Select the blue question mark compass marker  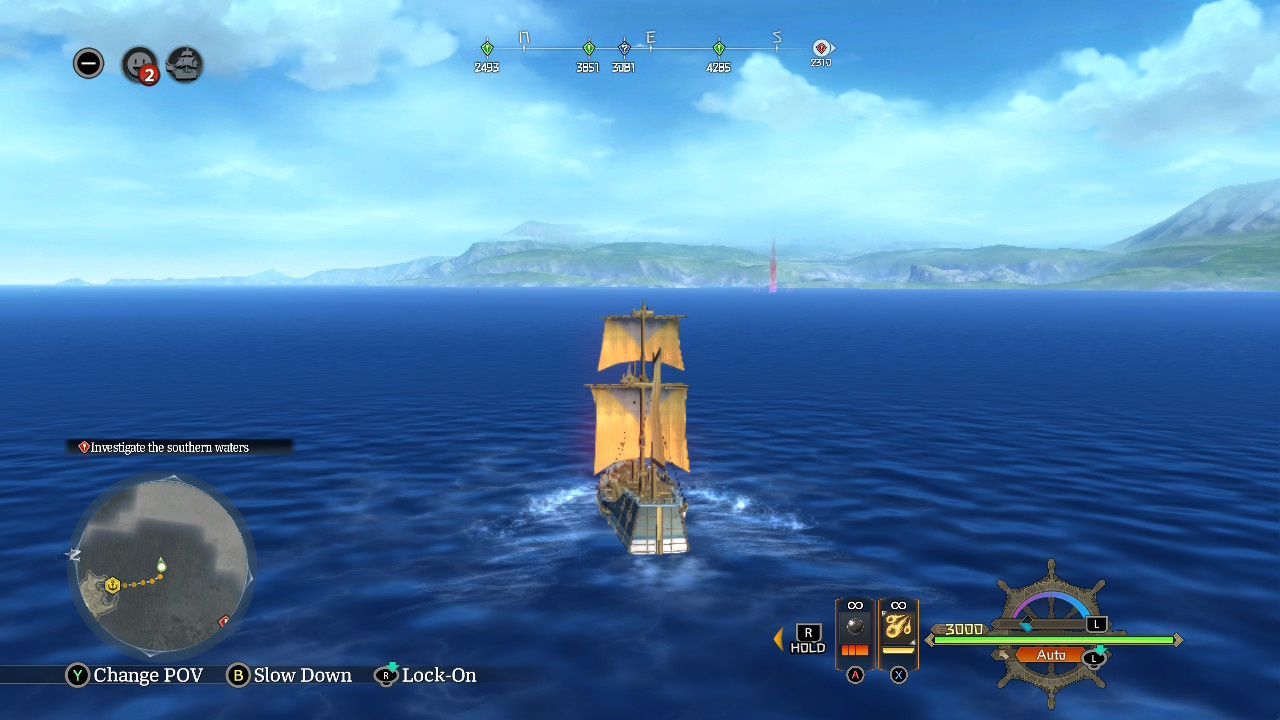tap(624, 47)
